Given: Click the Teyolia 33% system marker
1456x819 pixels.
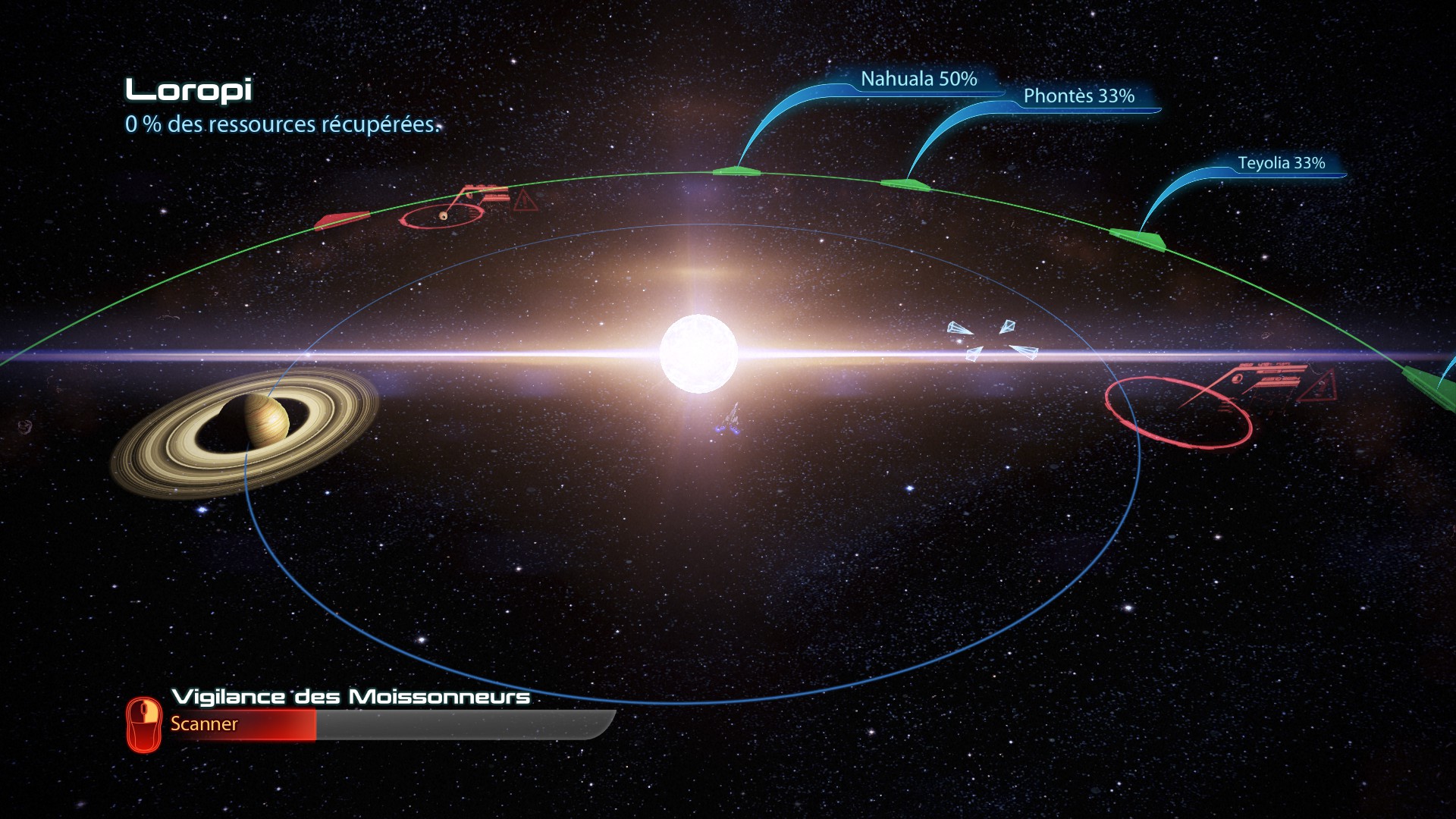Looking at the screenshot, I should [x=1137, y=239].
